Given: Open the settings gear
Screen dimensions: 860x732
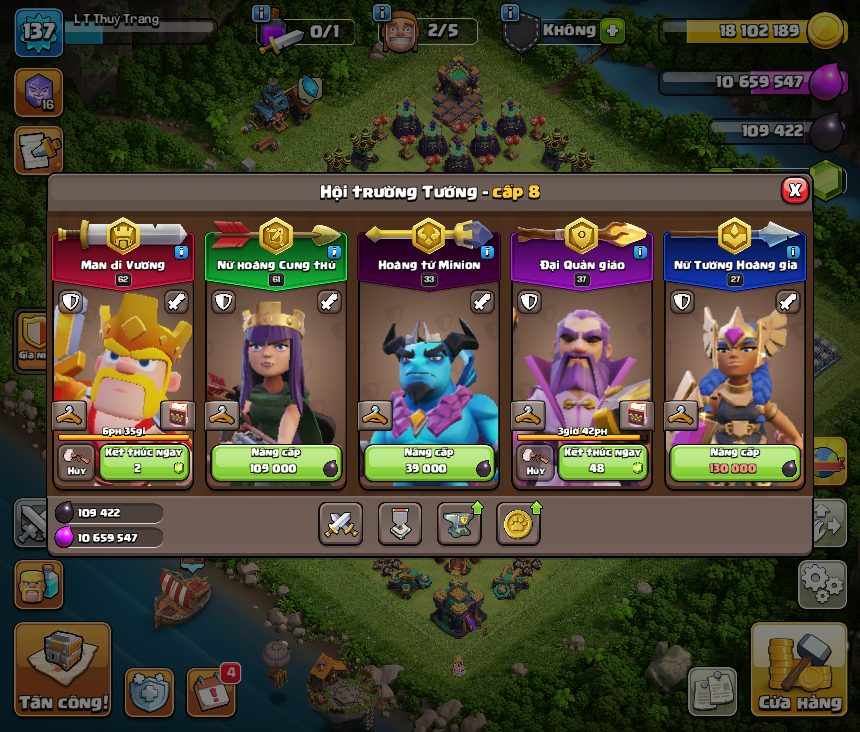Looking at the screenshot, I should point(822,584).
